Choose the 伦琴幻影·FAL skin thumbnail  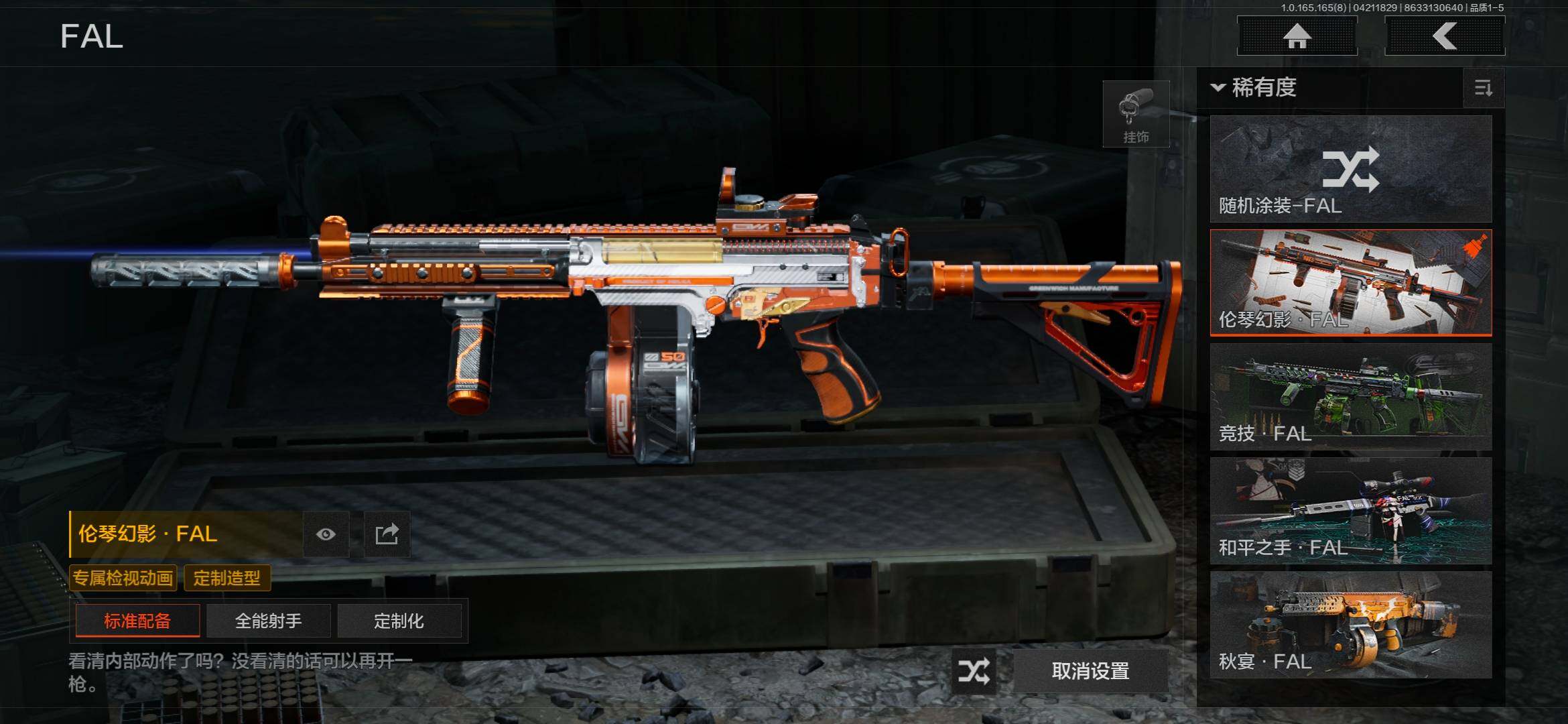[1351, 282]
